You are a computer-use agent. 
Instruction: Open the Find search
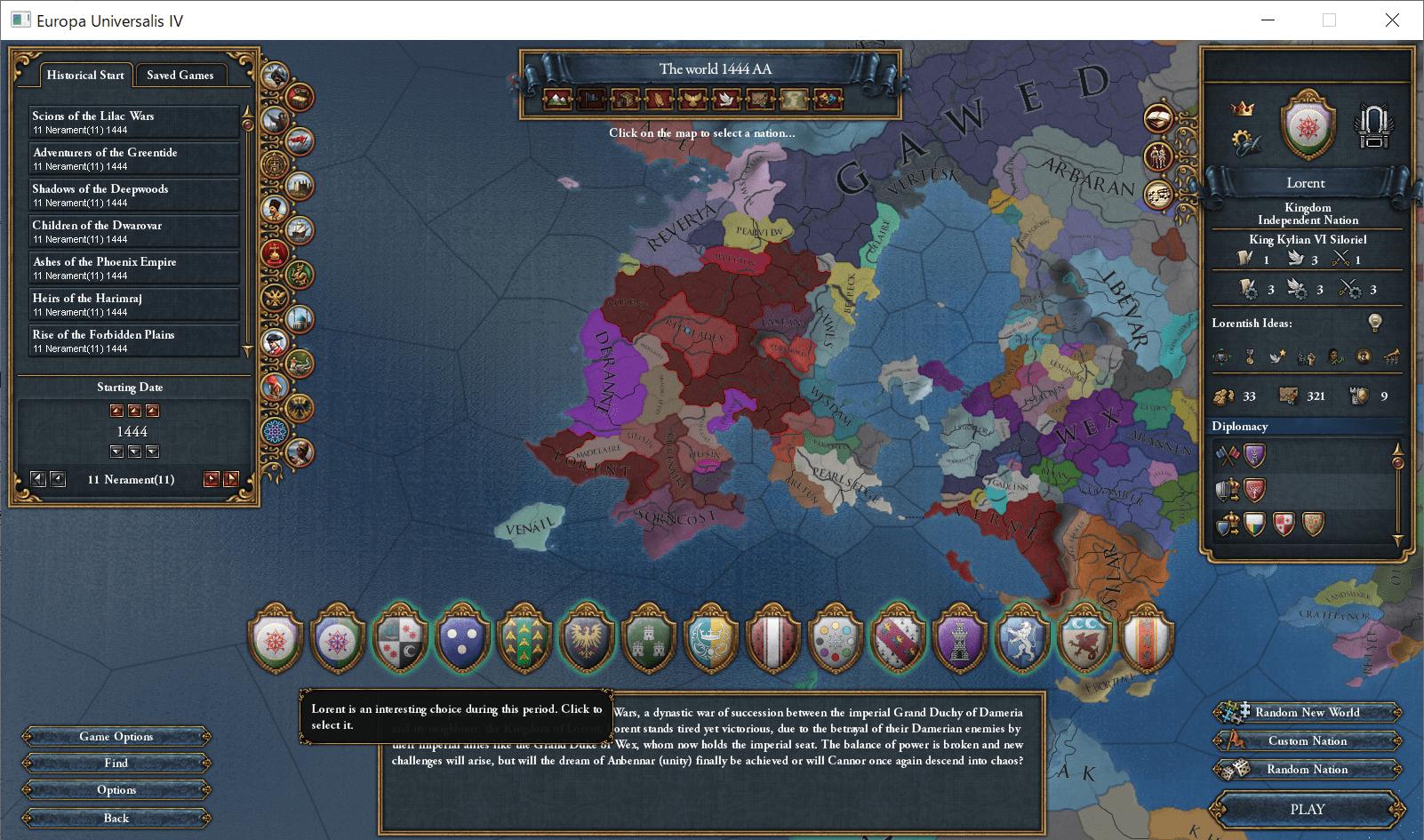(x=116, y=763)
